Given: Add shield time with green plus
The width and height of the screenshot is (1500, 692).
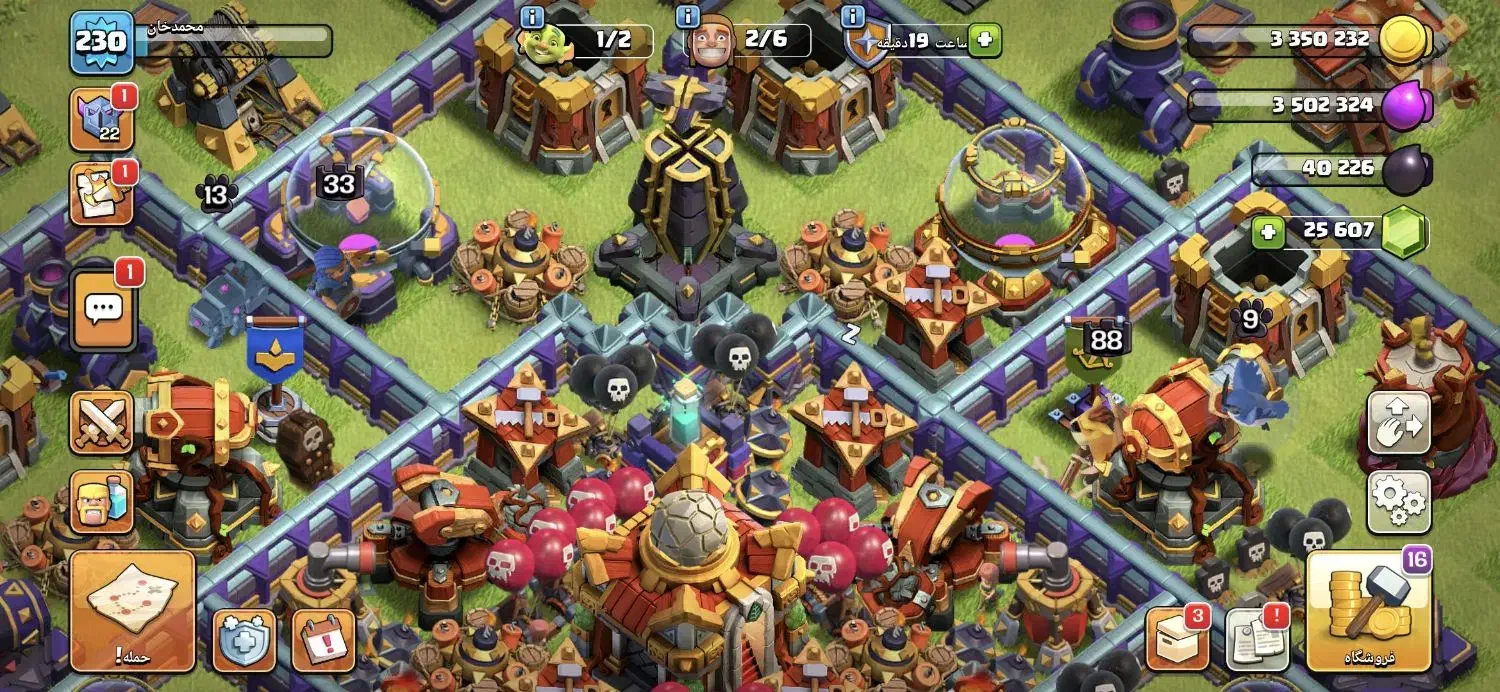Looking at the screenshot, I should coord(985,40).
